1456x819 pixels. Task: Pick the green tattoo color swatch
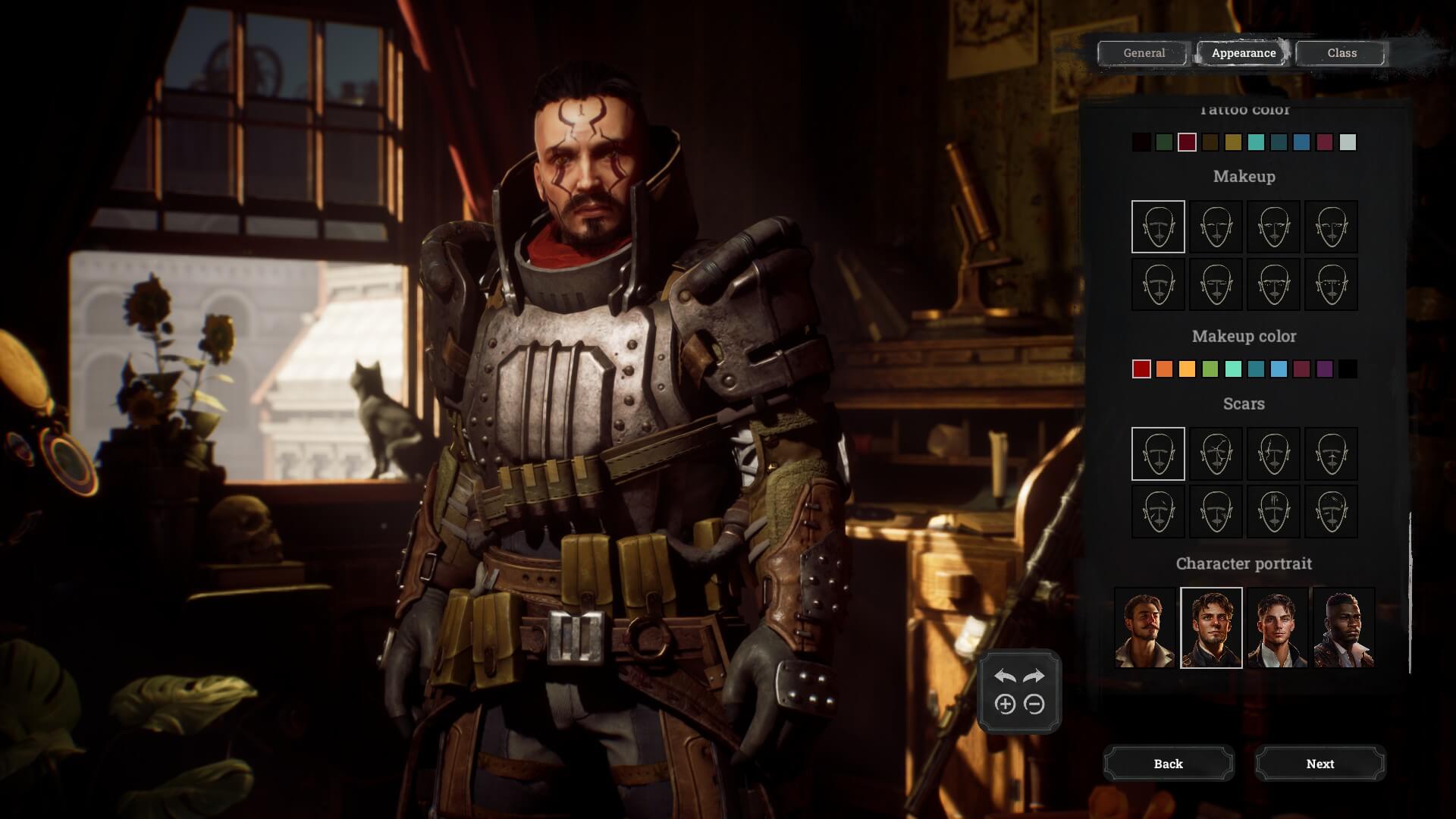click(x=1164, y=143)
